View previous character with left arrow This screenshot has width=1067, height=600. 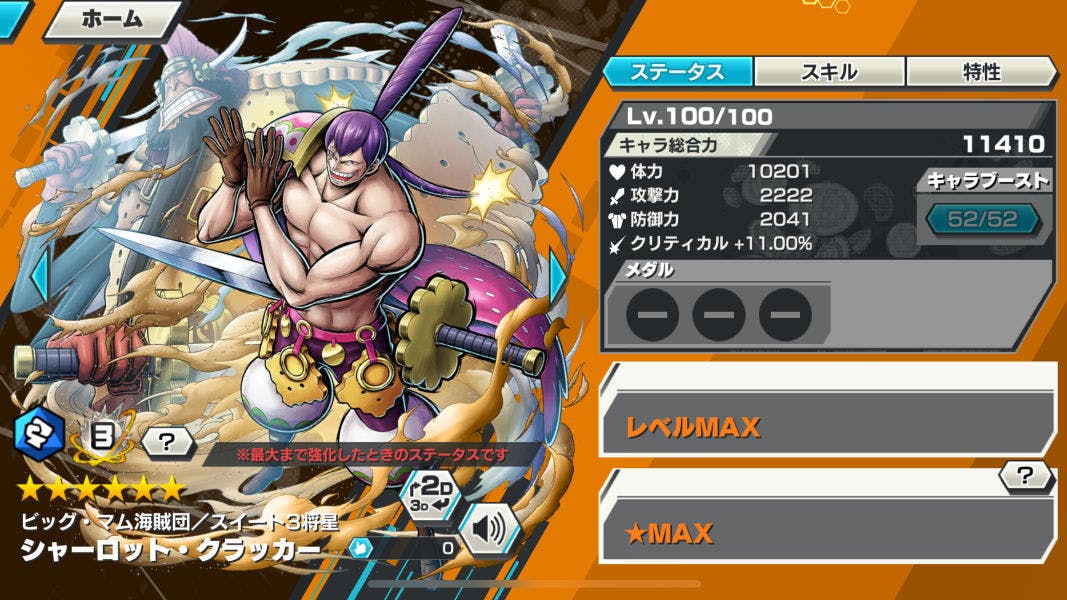[x=38, y=278]
